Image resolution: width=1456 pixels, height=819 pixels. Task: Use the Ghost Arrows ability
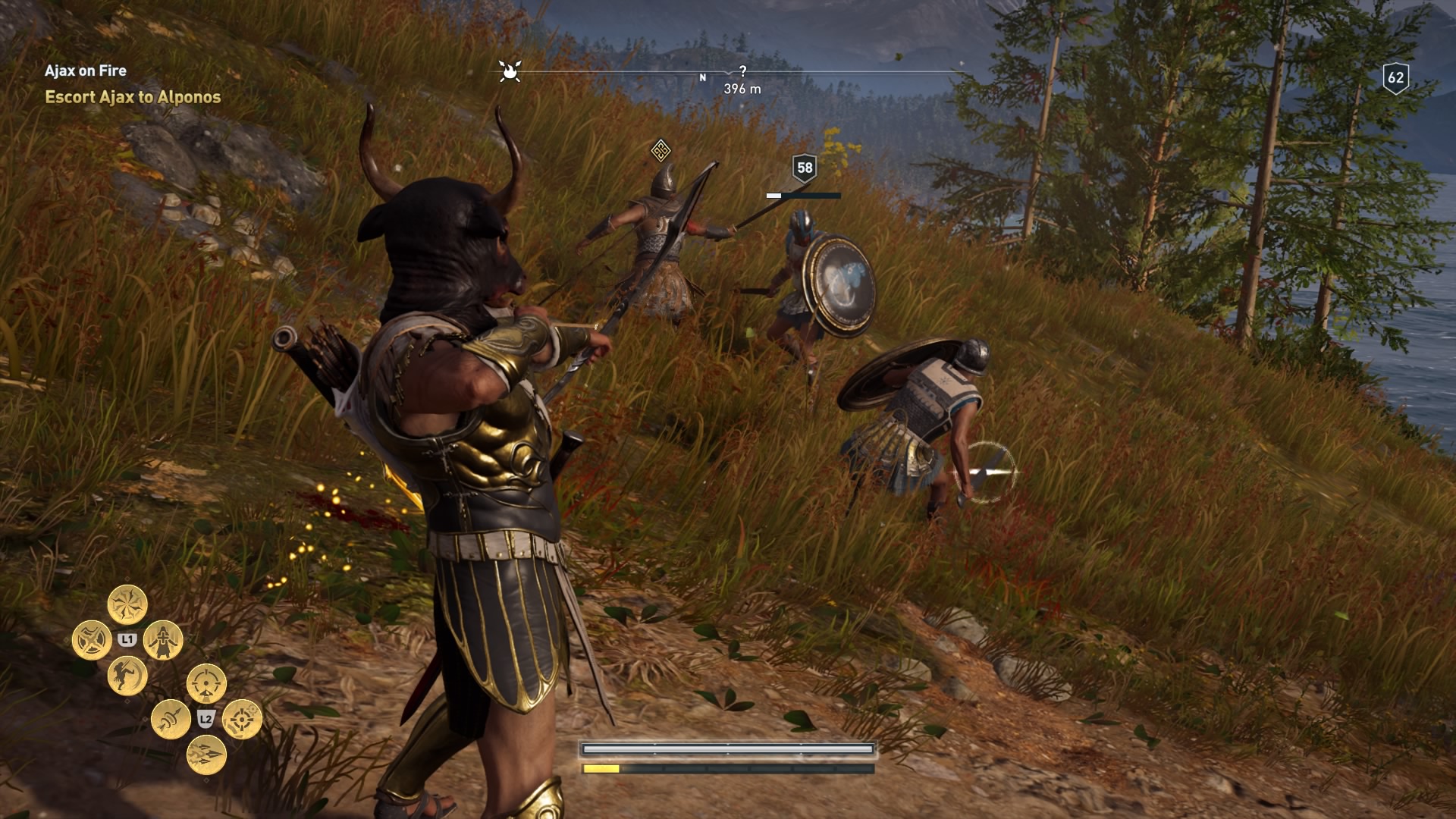[x=171, y=719]
